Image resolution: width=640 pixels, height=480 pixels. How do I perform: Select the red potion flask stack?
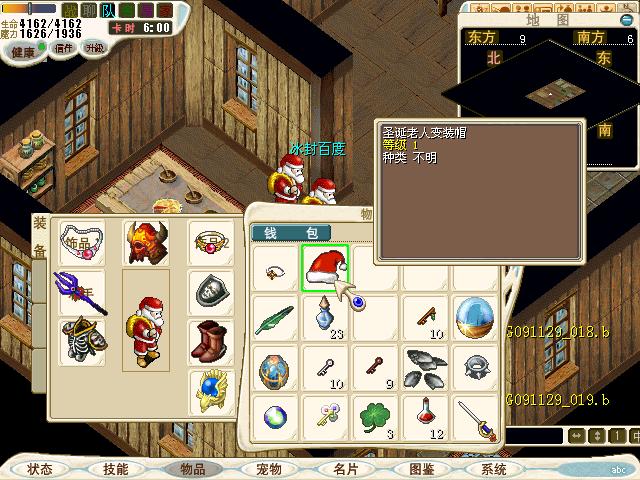(x=427, y=414)
